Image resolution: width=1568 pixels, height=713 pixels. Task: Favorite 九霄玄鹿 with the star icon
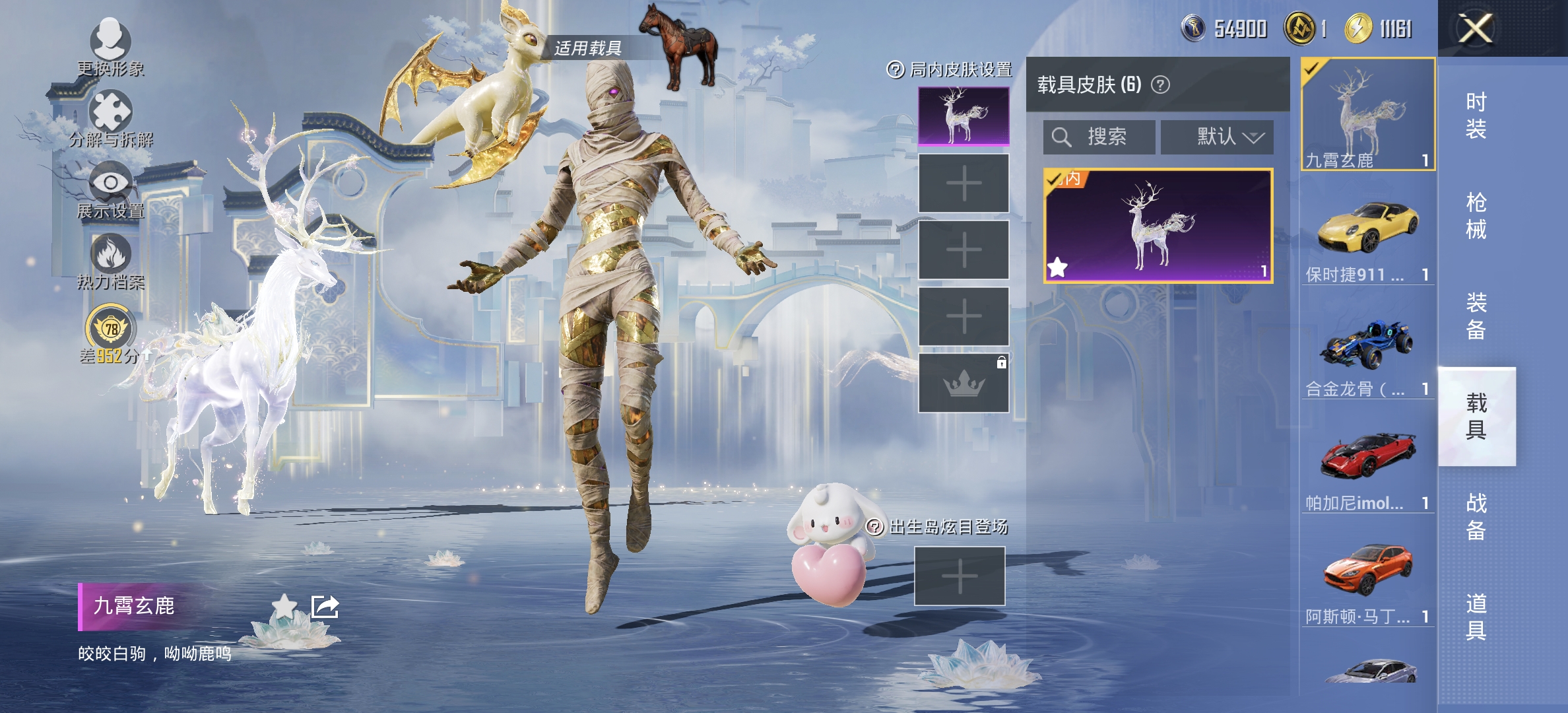(x=284, y=606)
